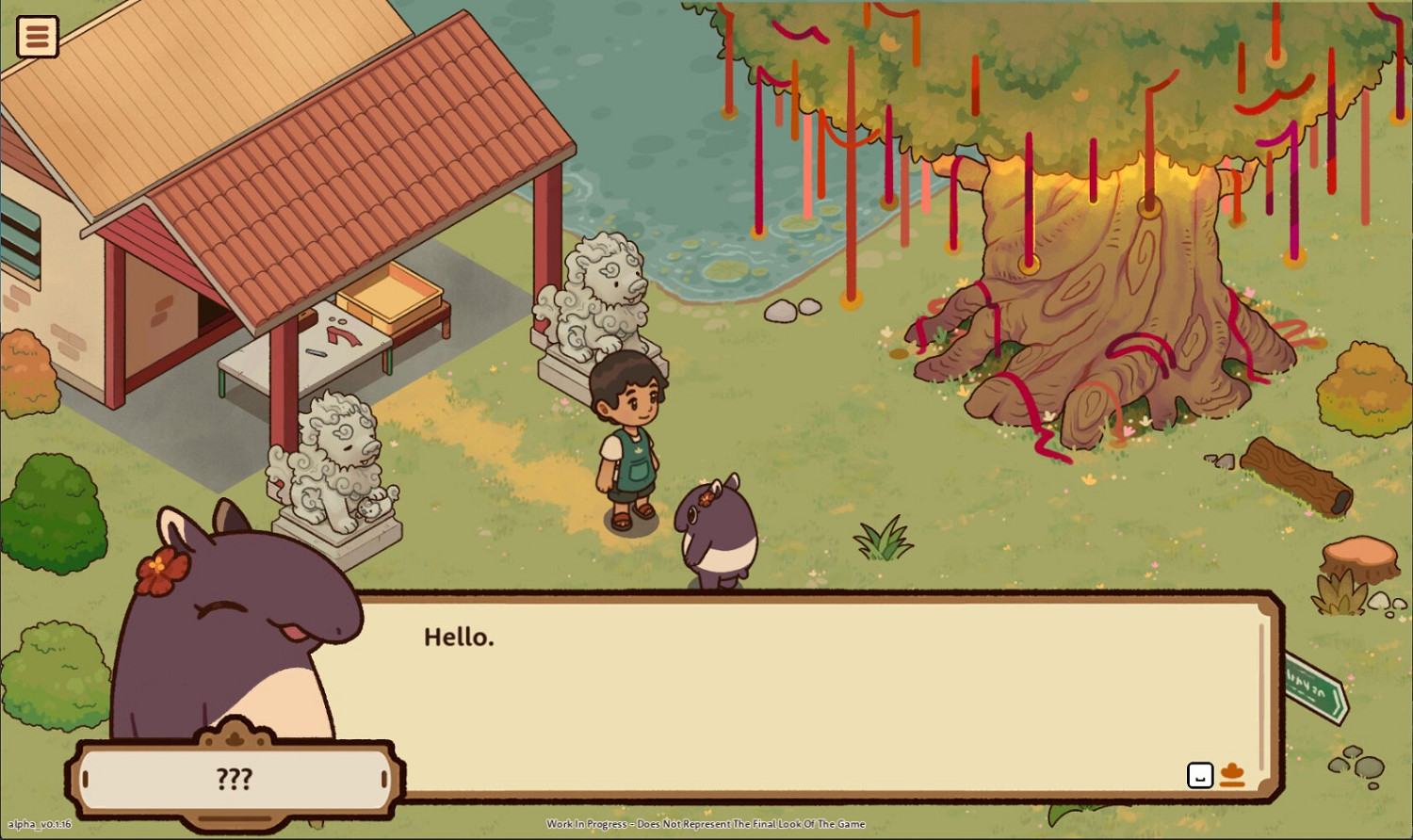Click the spacebar key prompt in dialogue box
The image size is (1413, 840).
click(1199, 775)
